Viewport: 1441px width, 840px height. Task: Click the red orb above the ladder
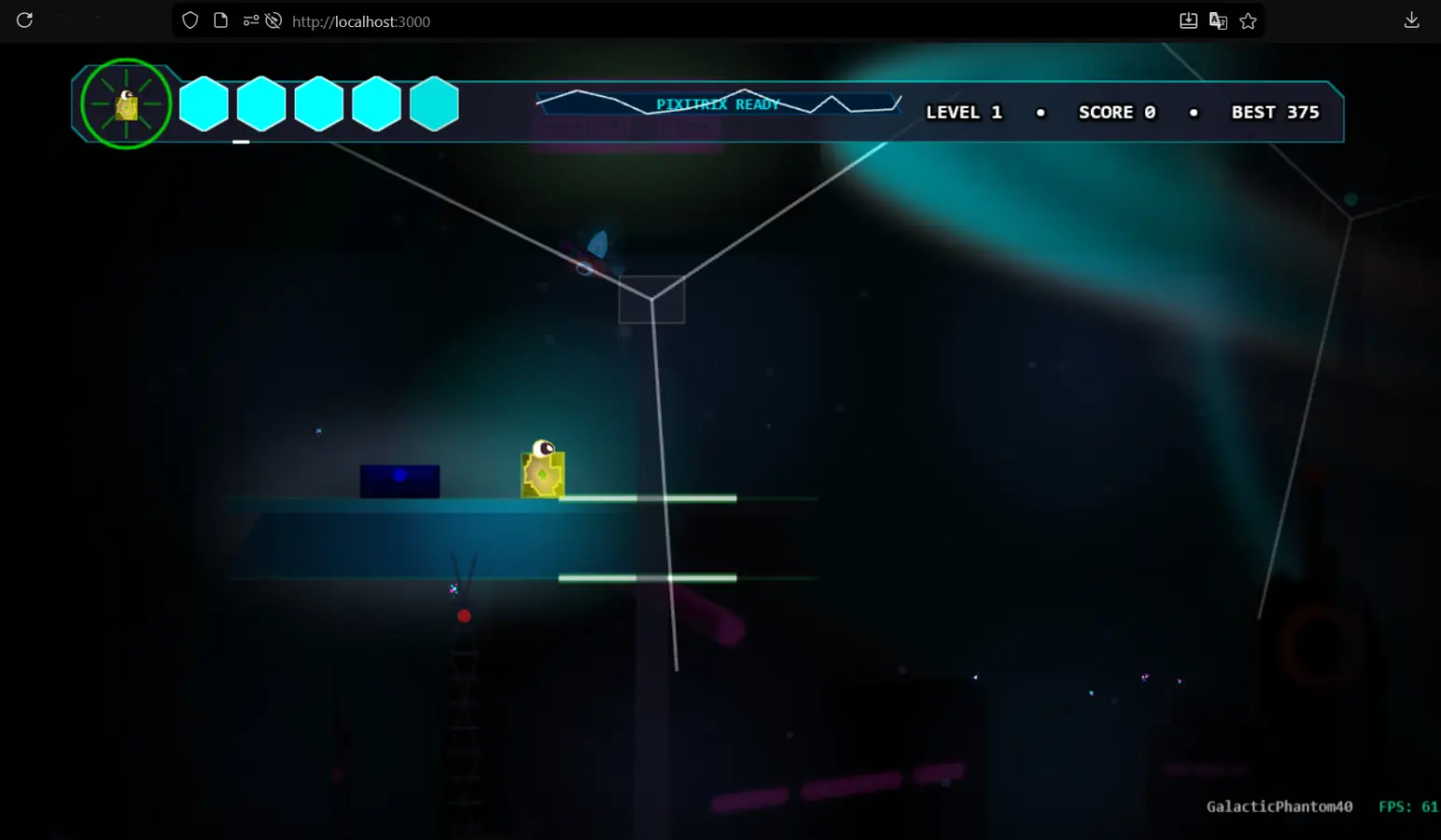465,615
